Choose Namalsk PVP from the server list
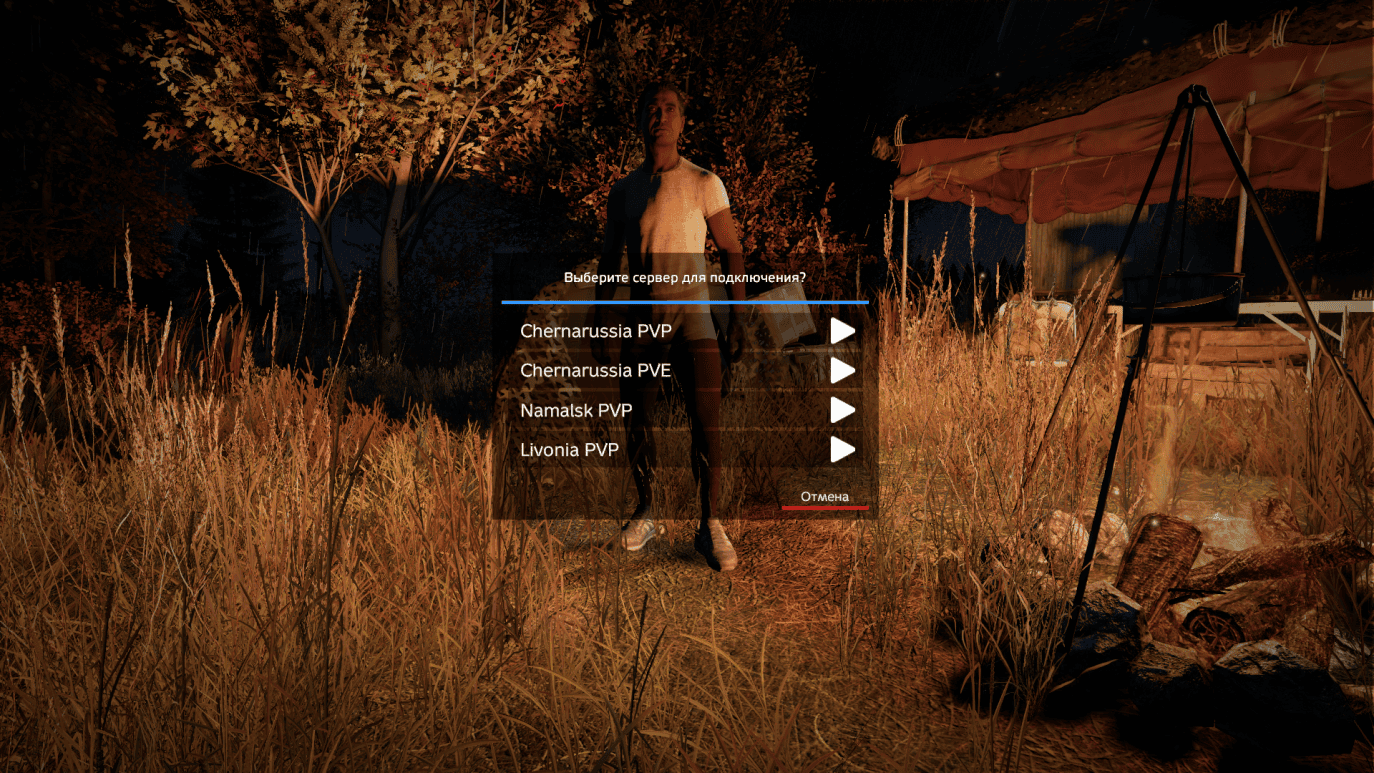The image size is (1374, 773). click(577, 409)
